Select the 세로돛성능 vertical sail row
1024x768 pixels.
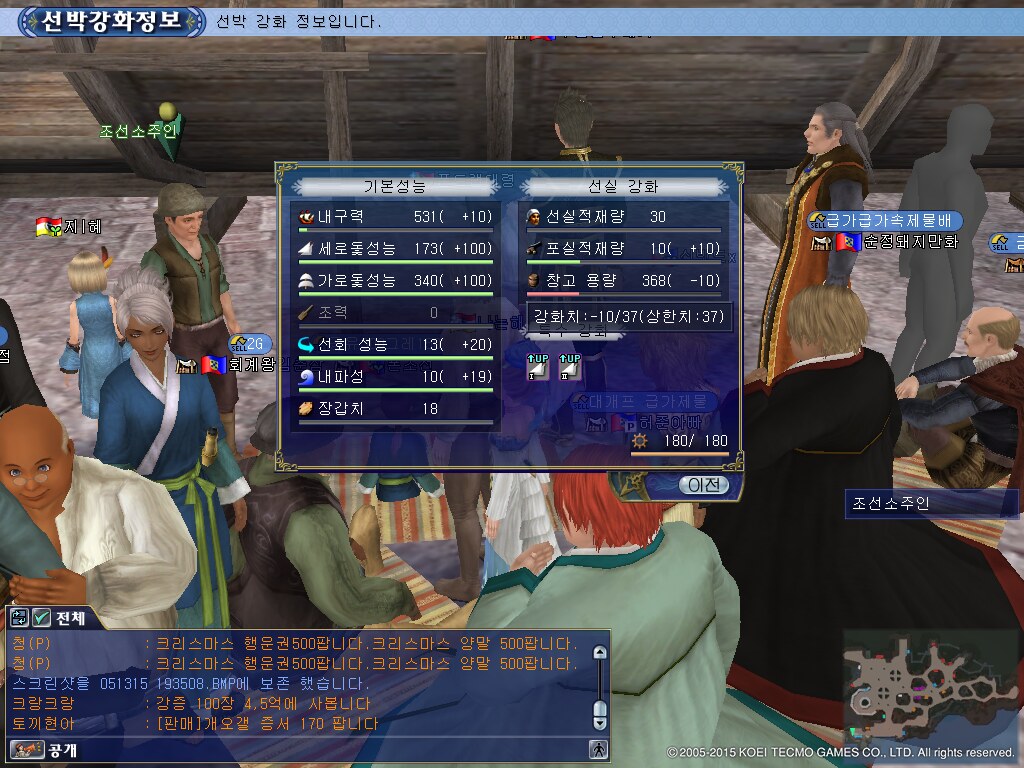[x=395, y=248]
